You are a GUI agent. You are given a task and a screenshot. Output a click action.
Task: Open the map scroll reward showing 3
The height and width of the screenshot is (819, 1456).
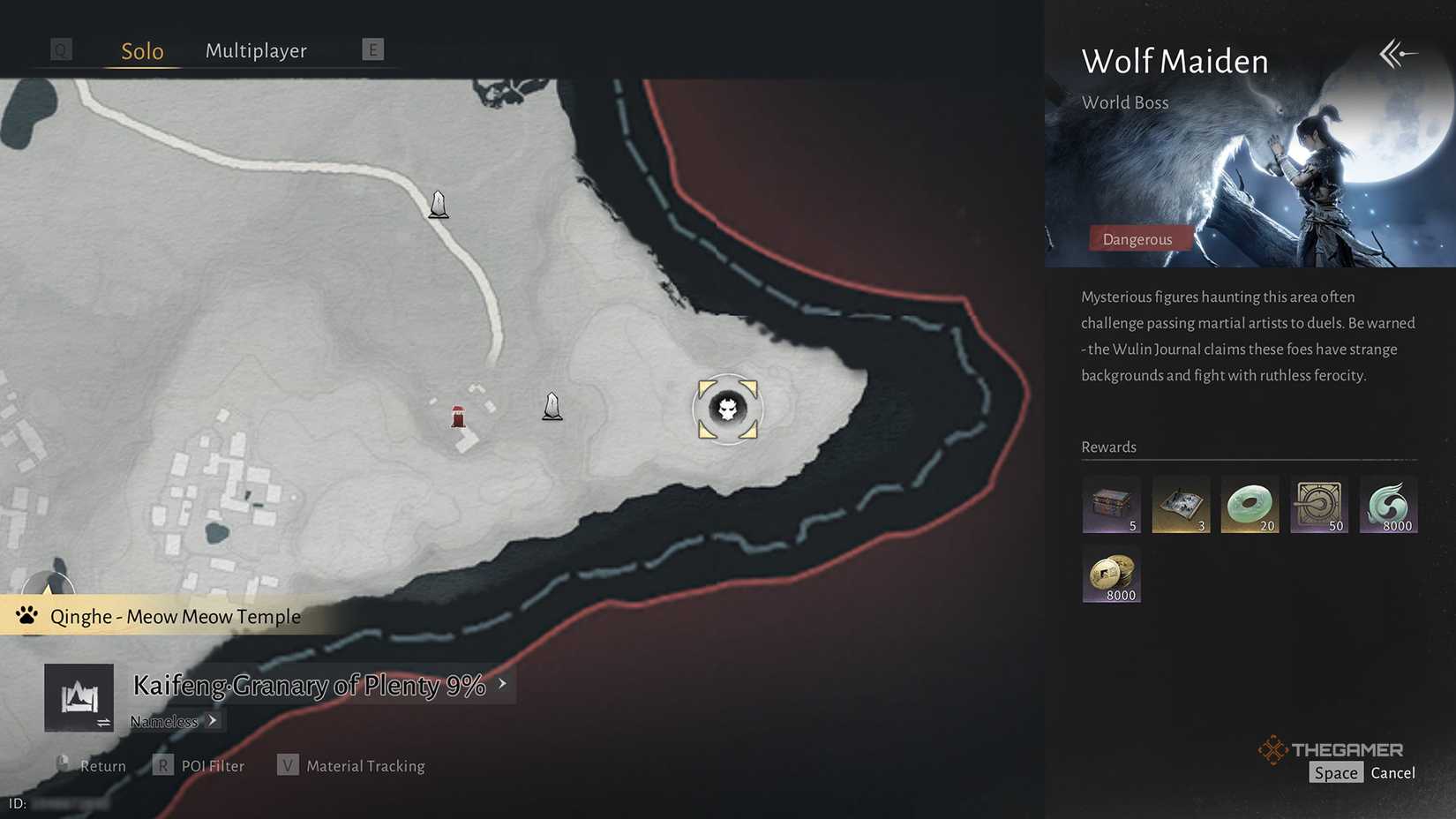click(1180, 504)
